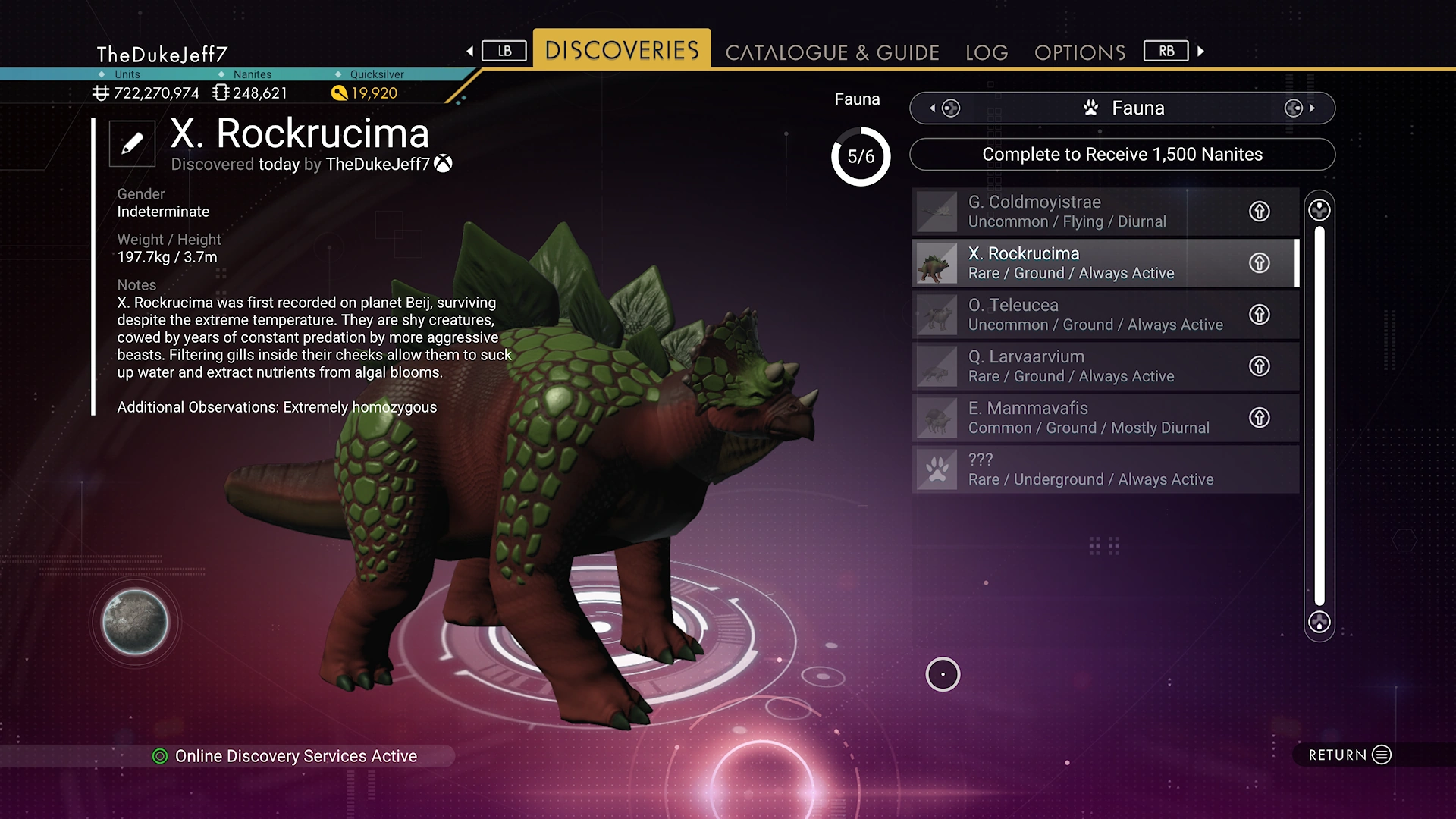Screen dimensions: 1456x819
Task: Click the Complete to Receive 1,500 Nanites bar
Action: click(x=1122, y=155)
